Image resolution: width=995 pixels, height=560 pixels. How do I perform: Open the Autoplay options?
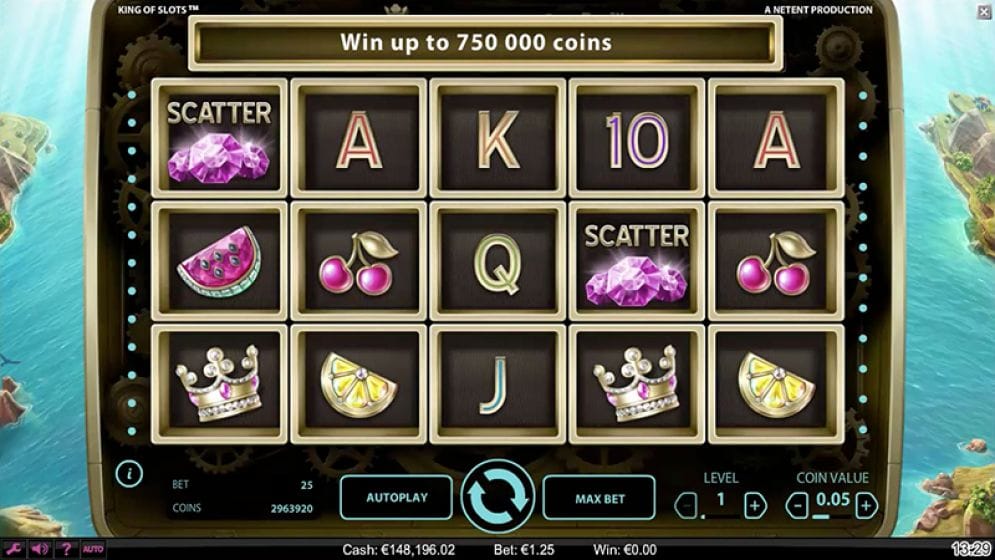tap(396, 497)
